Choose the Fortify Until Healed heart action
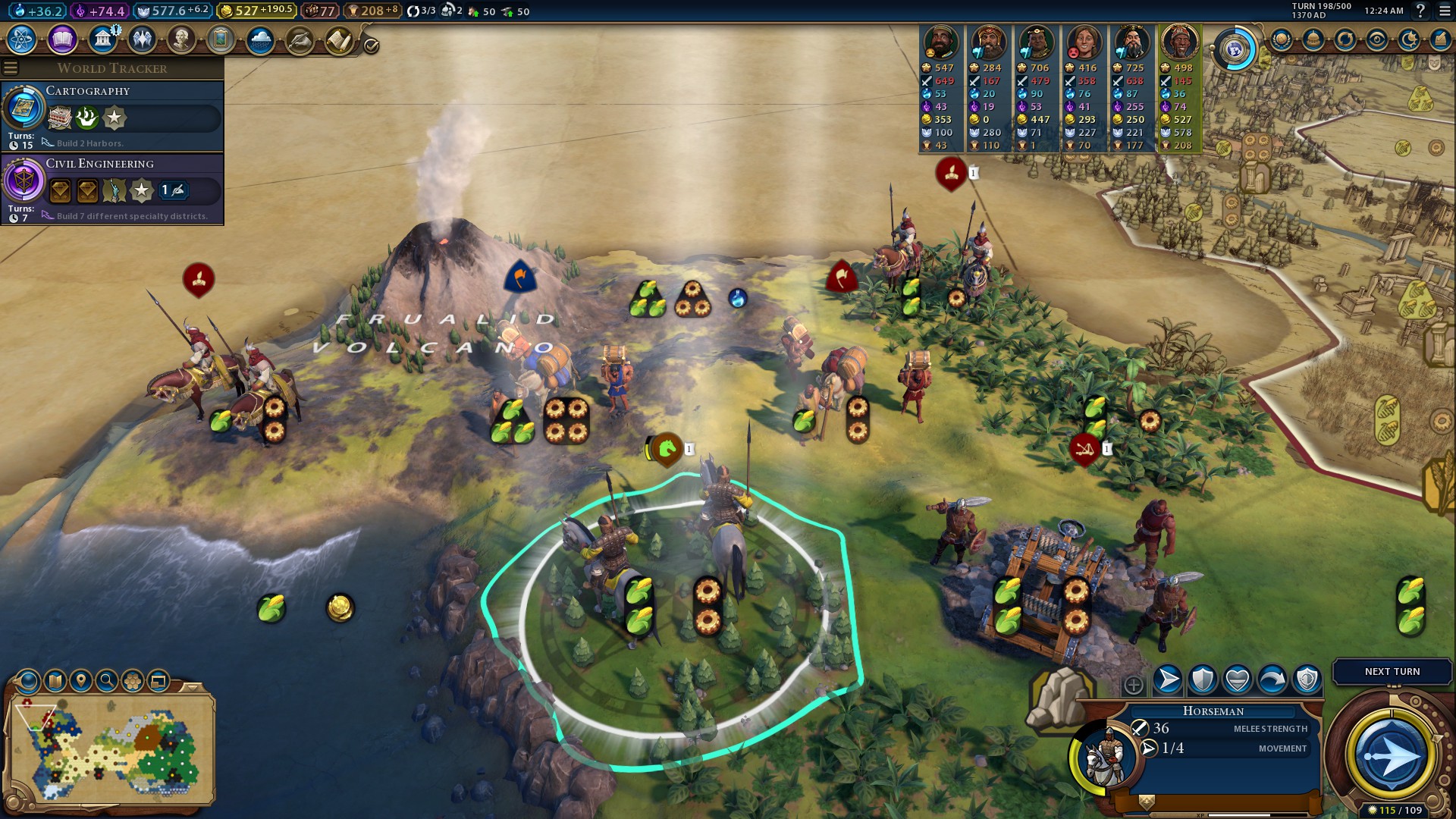 (1238, 679)
